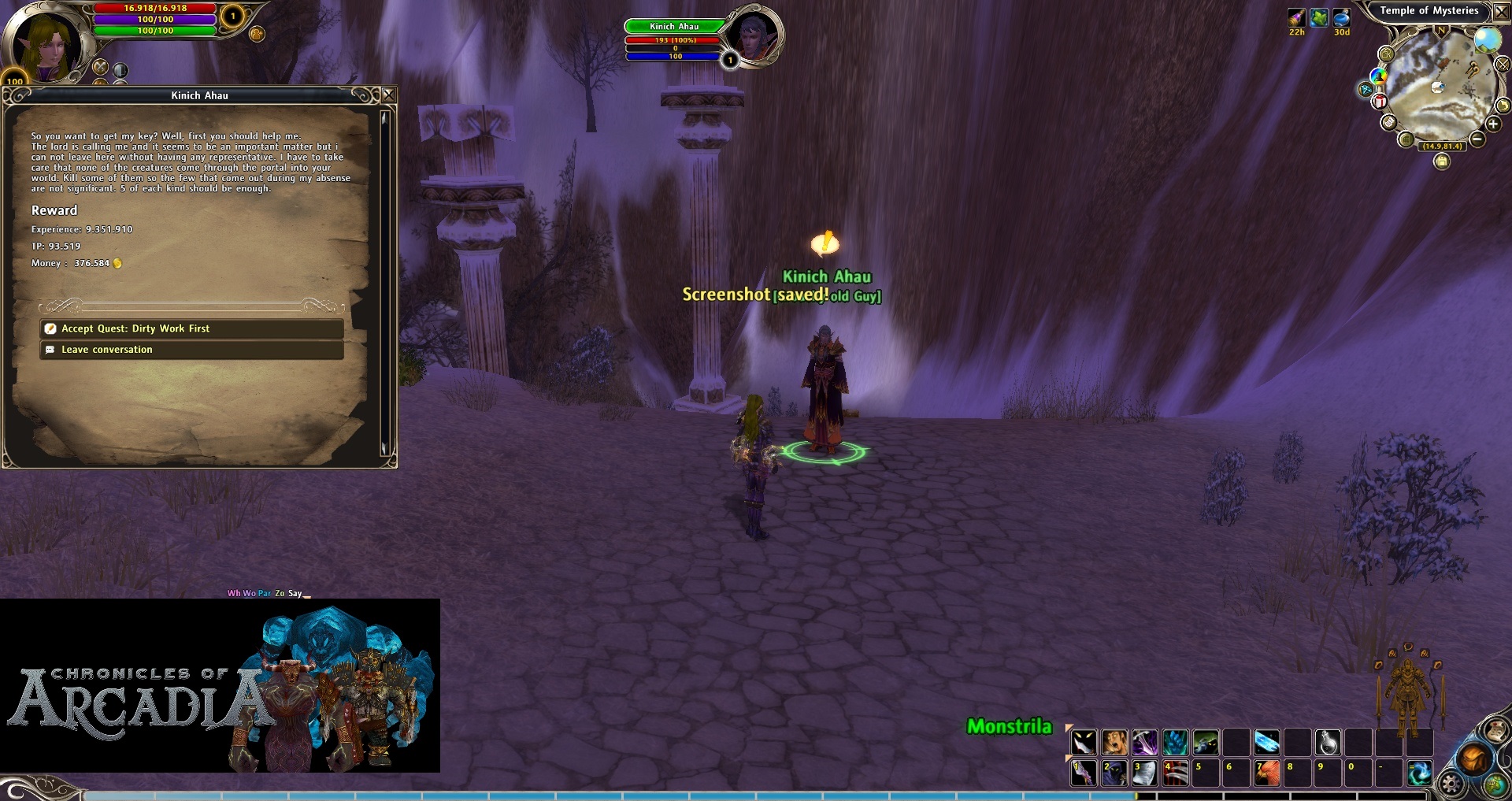The height and width of the screenshot is (801, 1512).
Task: Click the add party member icon
Action: [x=257, y=34]
